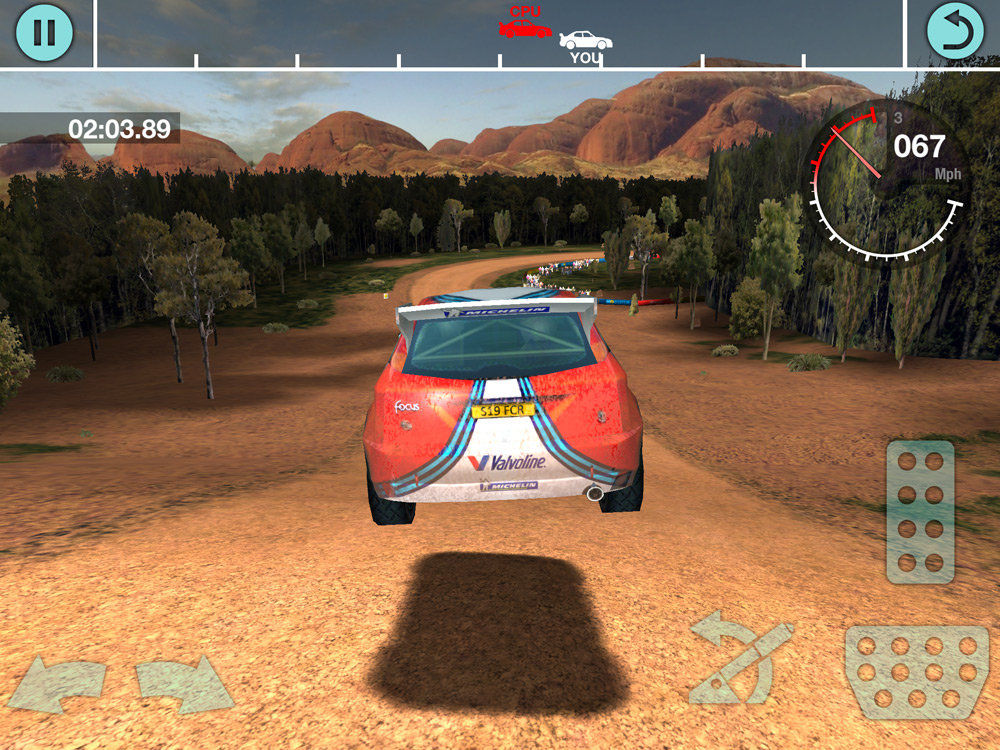Image resolution: width=1000 pixels, height=750 pixels.
Task: Hold the tall accelerator pedal
Action: (920, 510)
